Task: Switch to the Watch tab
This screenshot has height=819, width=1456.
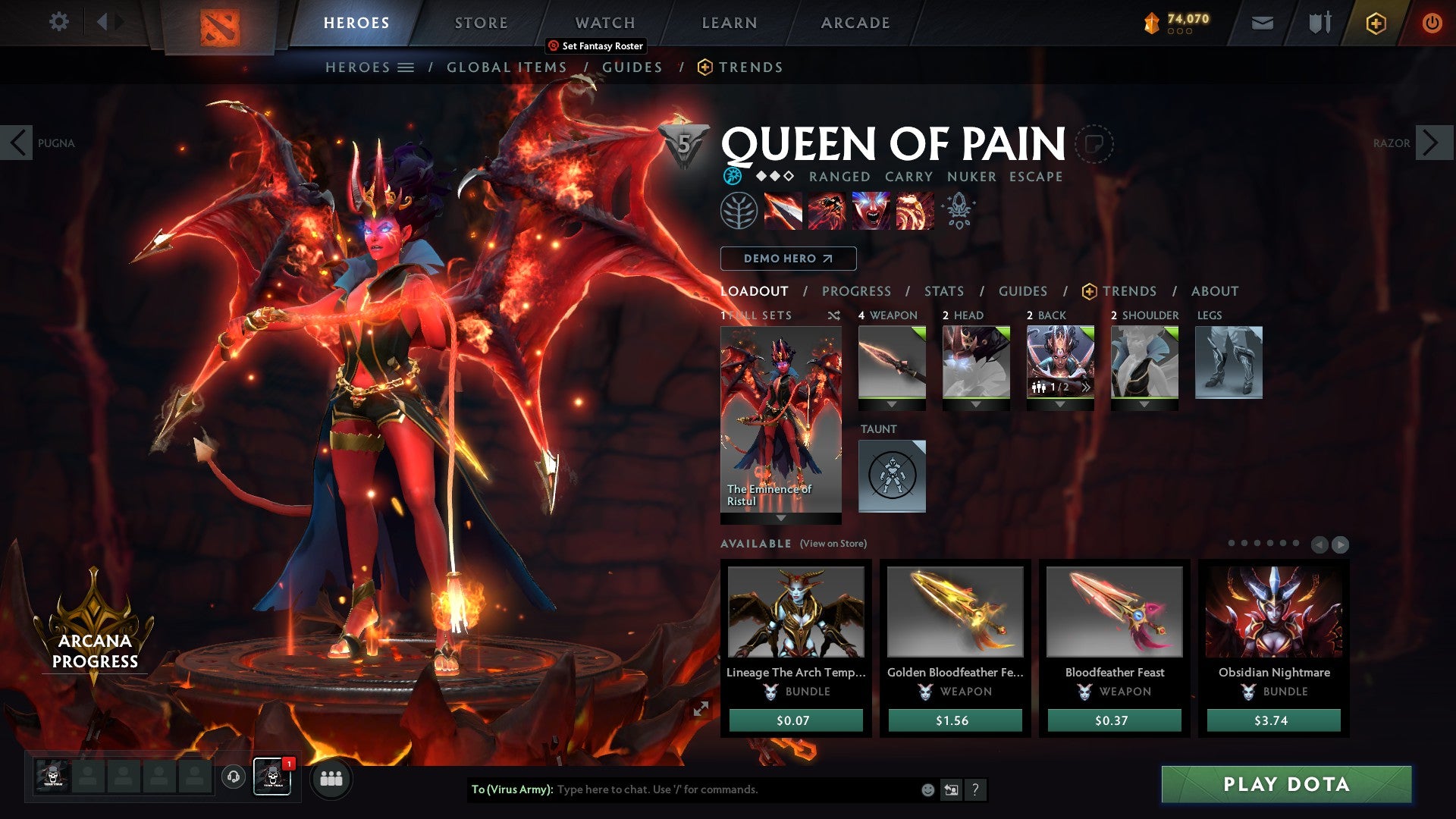Action: [x=604, y=23]
